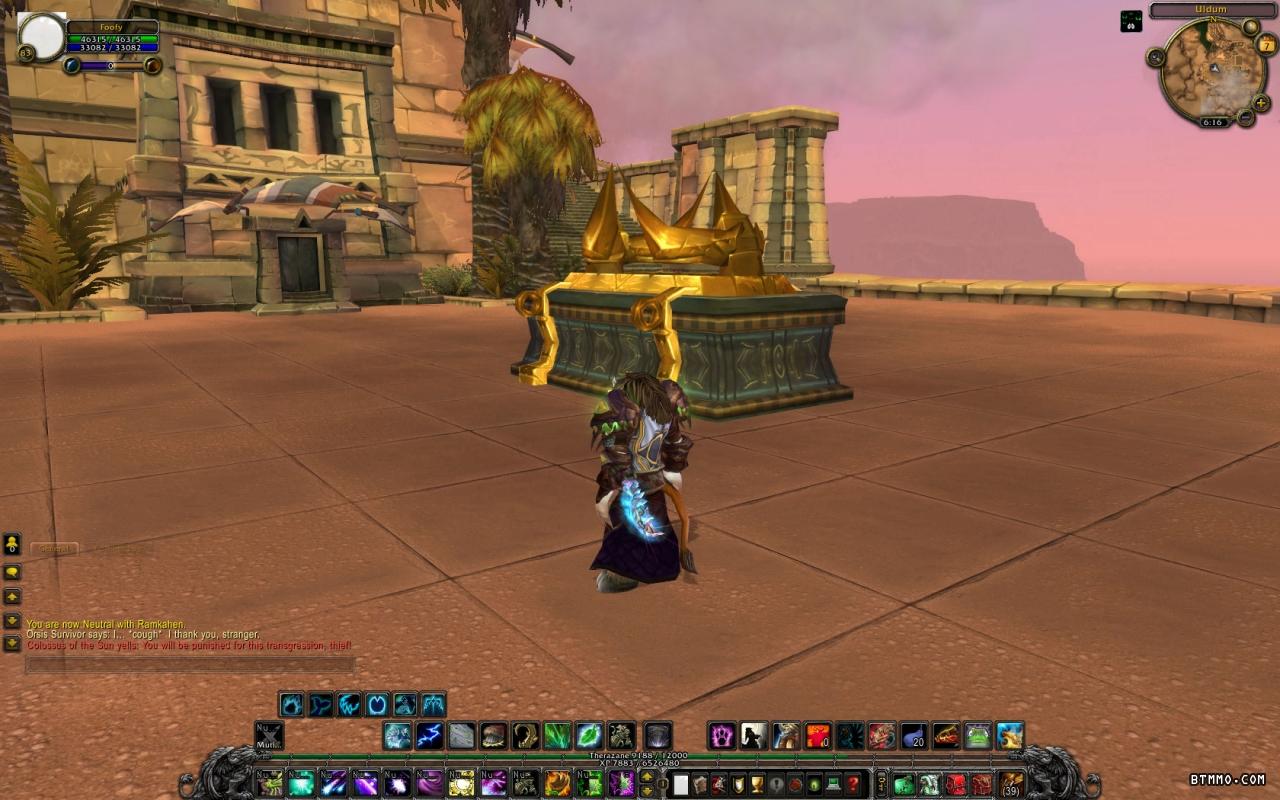Screen dimensions: 1280x800
Task: Select the green leaf spell icon
Action: pyautogui.click(x=589, y=736)
